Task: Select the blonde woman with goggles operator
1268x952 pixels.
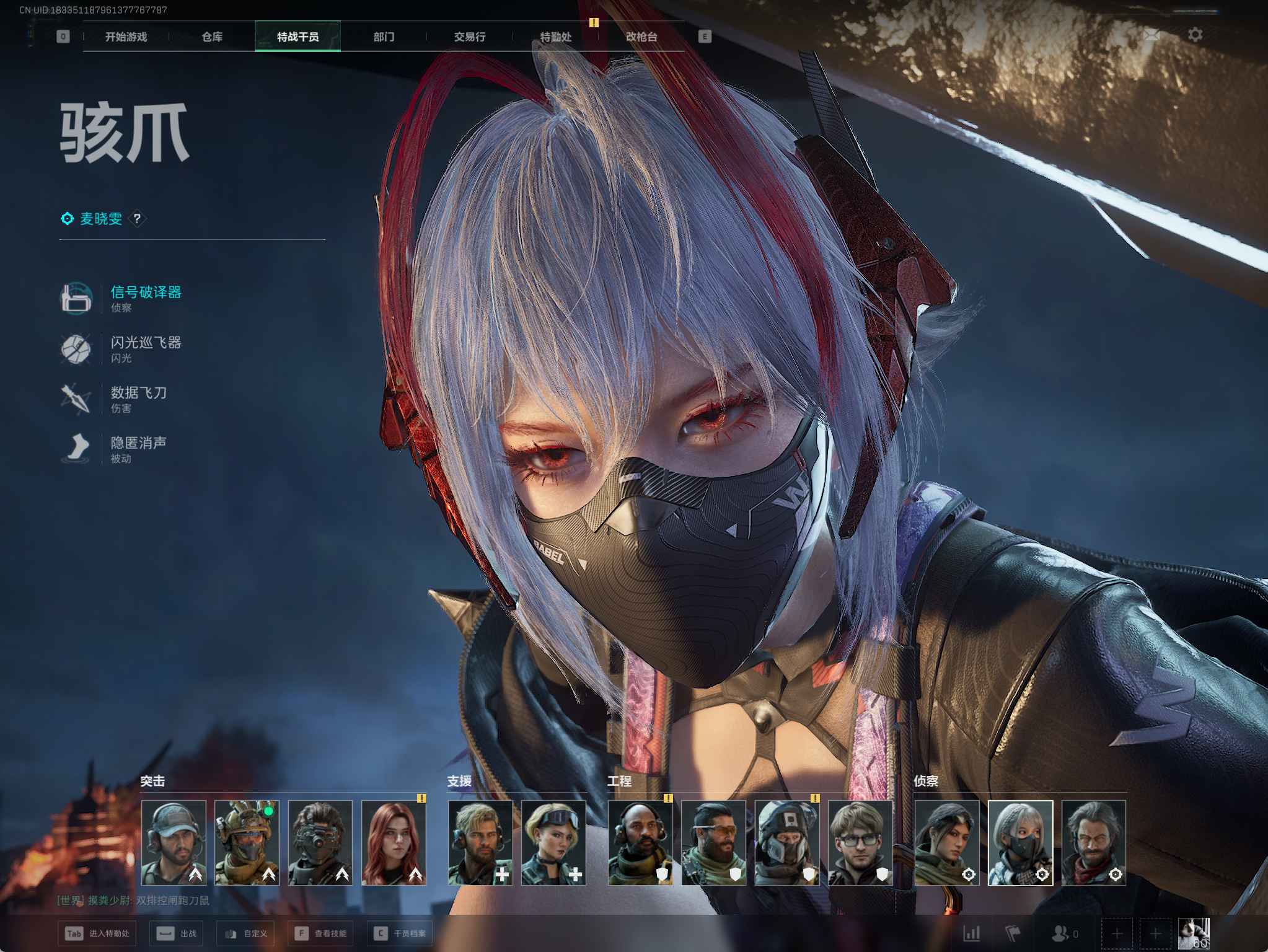Action: [x=553, y=842]
